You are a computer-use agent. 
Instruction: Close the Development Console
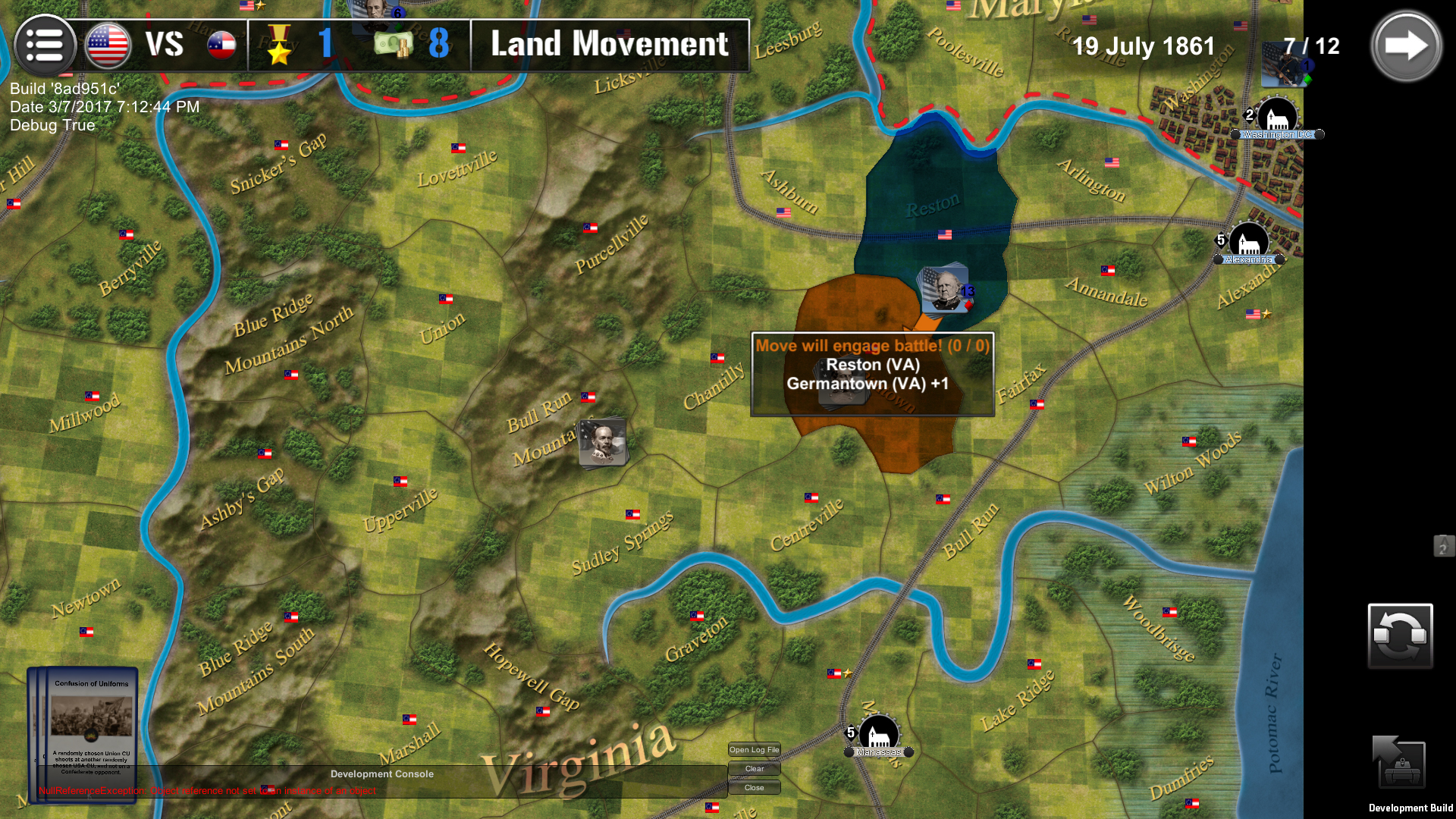(754, 787)
